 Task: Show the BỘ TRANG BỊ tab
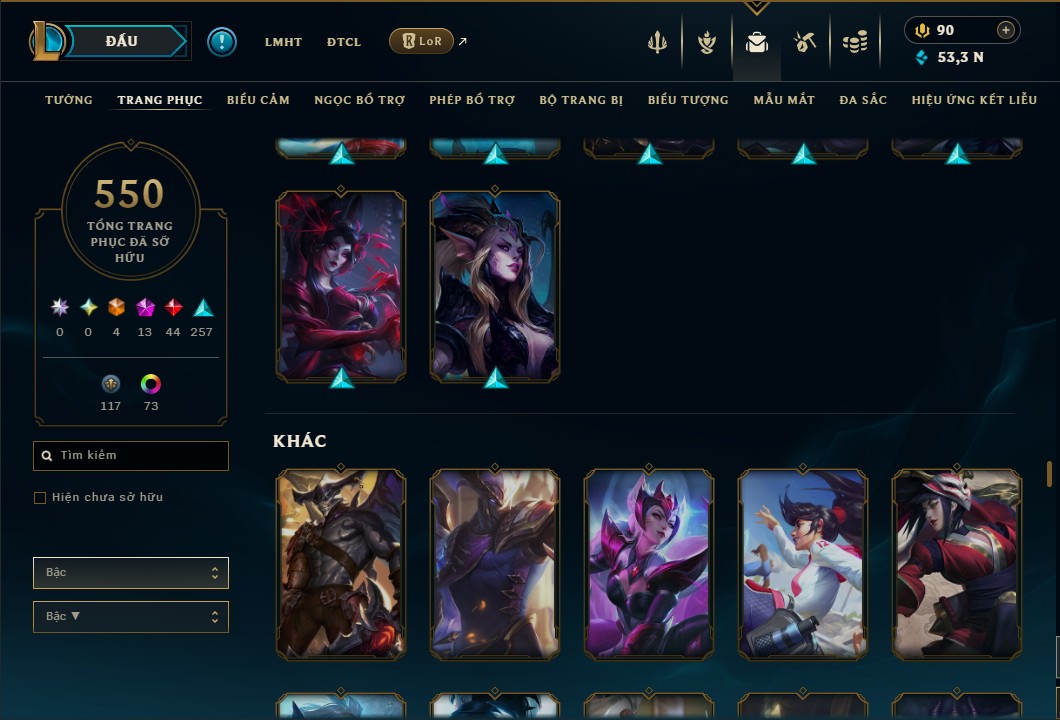(x=581, y=100)
